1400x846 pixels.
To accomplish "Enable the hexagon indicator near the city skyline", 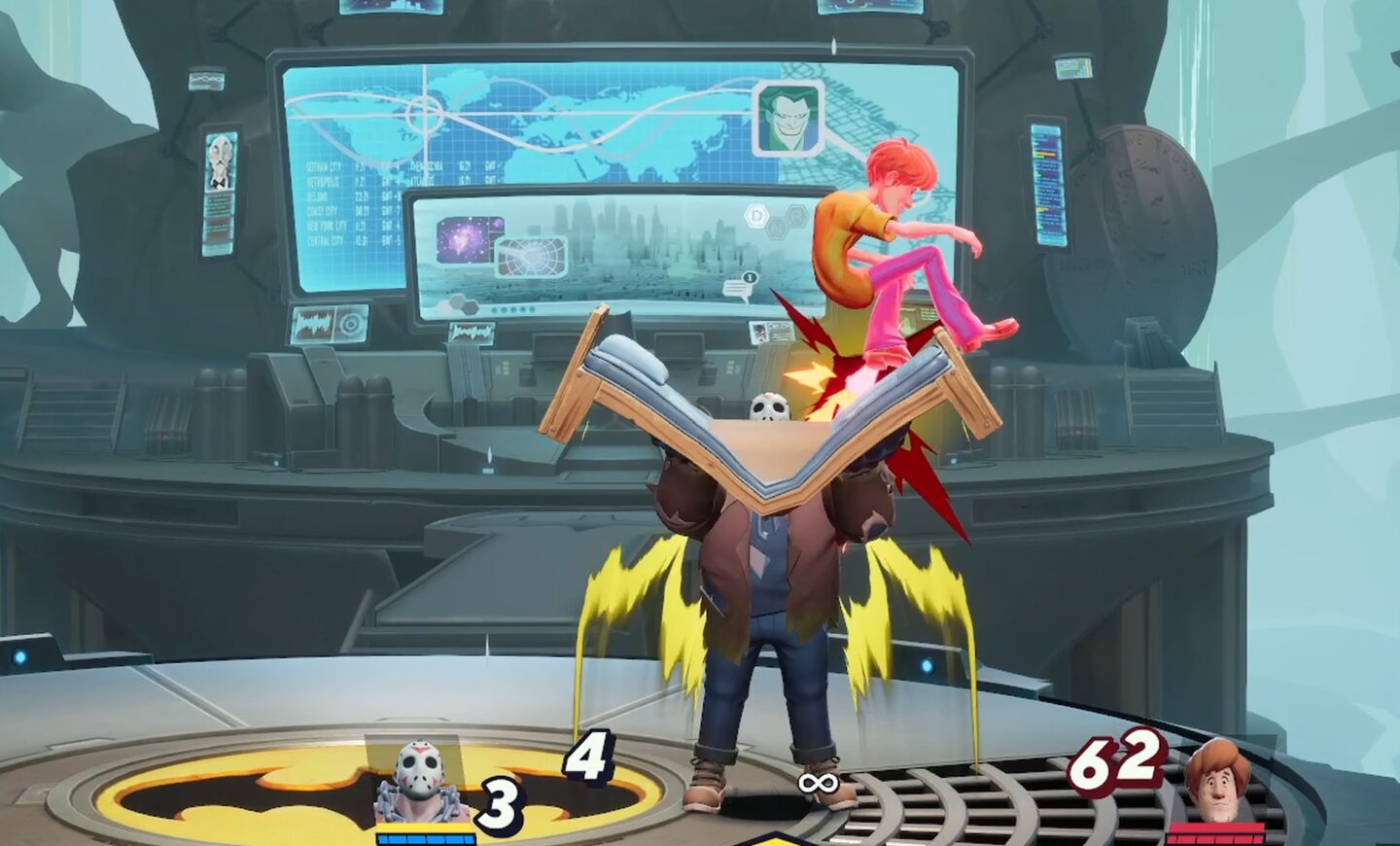I will click(754, 216).
